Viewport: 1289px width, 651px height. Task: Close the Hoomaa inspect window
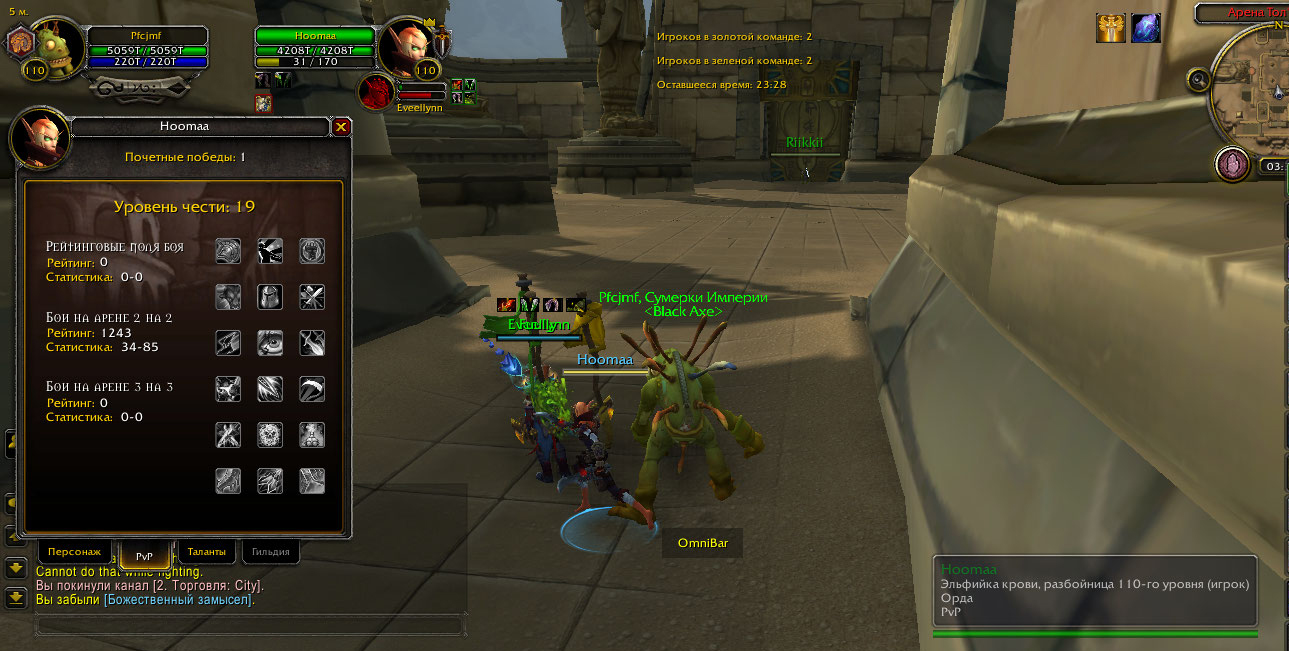[341, 127]
